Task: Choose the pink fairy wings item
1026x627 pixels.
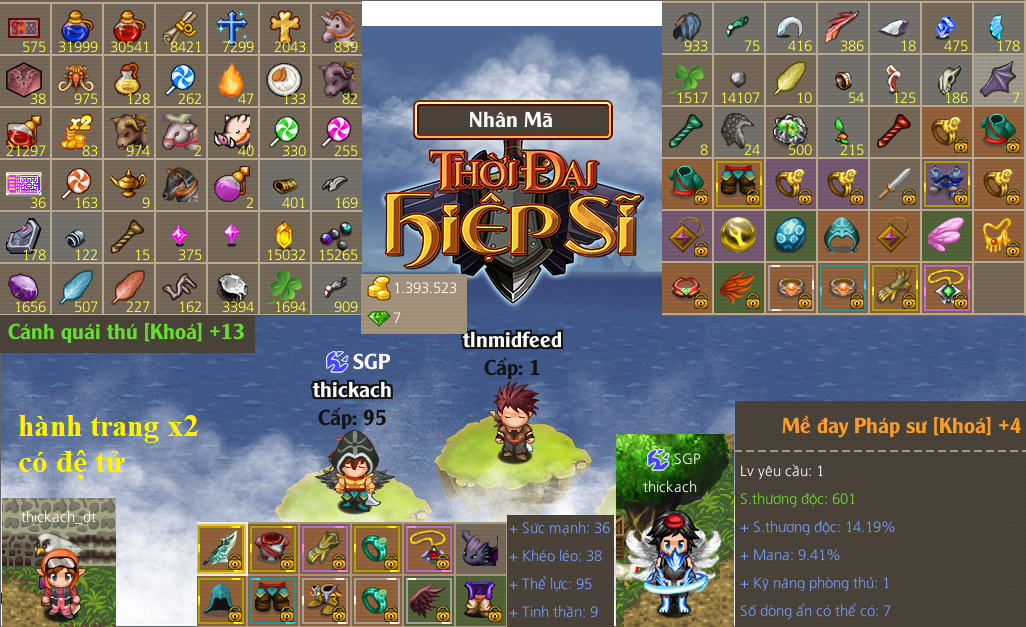Action: point(944,236)
